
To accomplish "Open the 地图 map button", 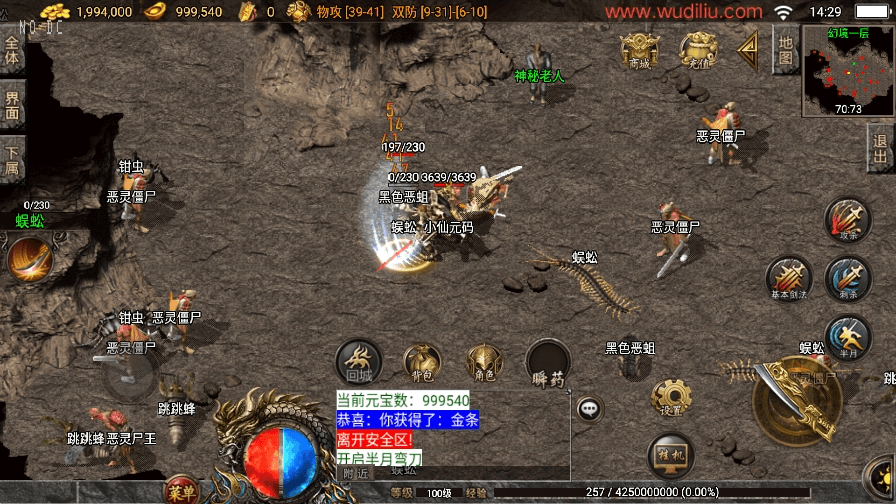I will [786, 51].
